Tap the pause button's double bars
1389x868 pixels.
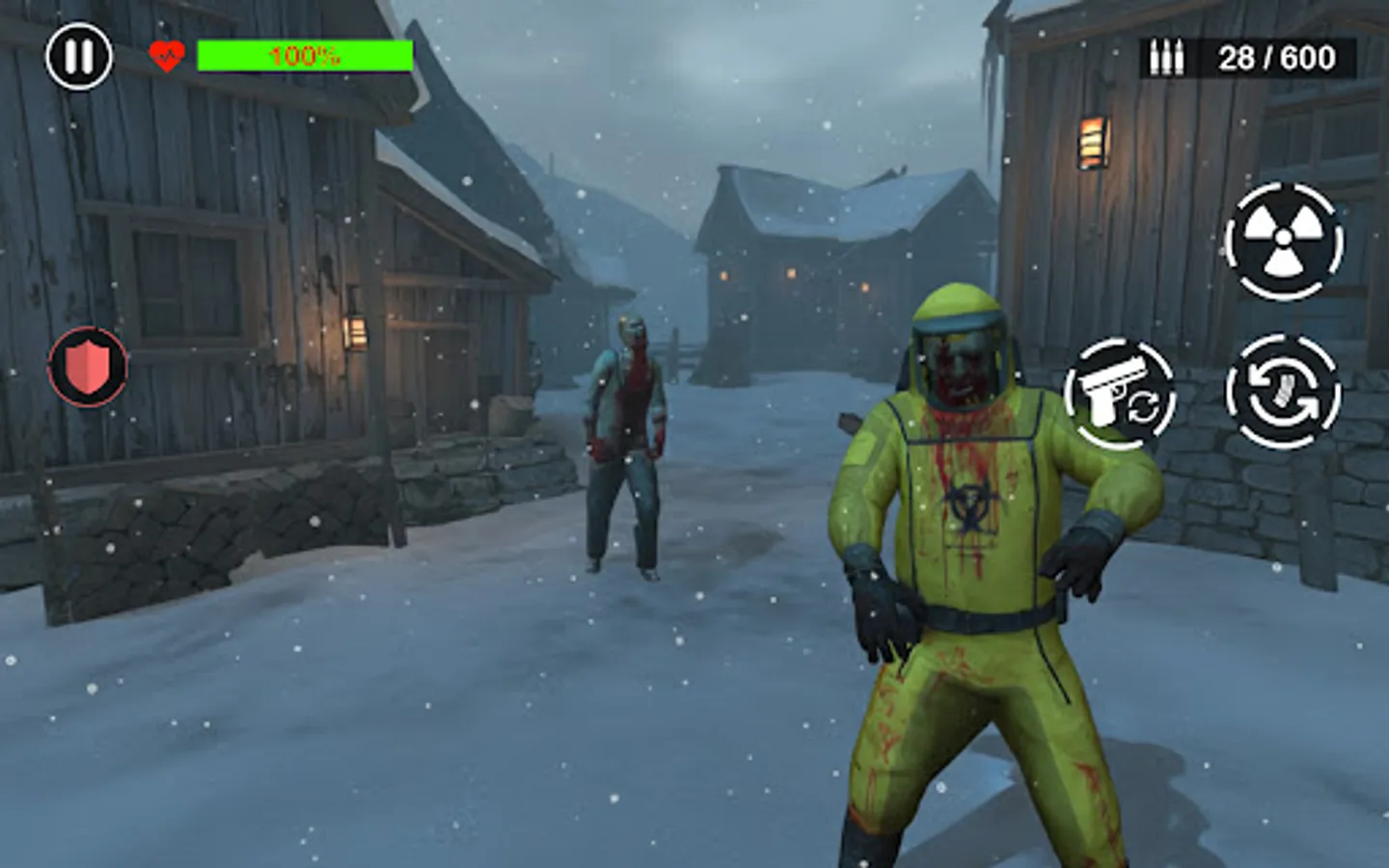point(79,55)
